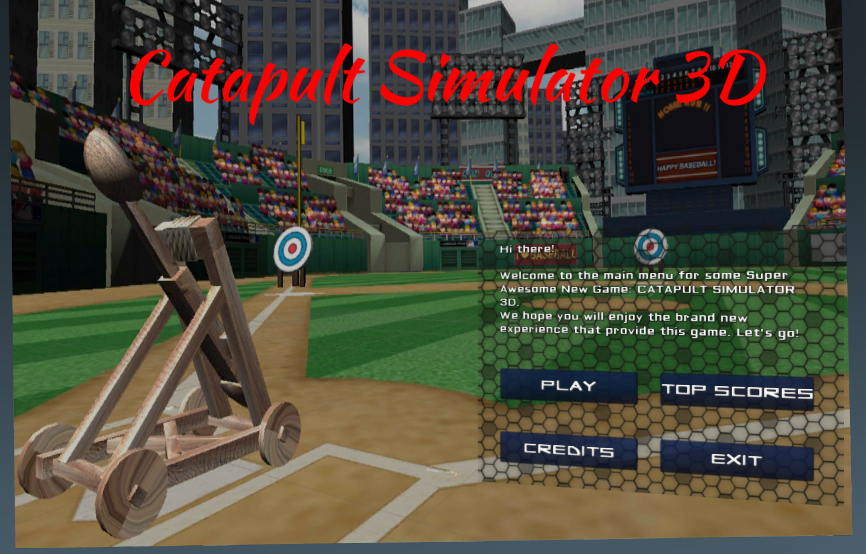Show the CREDITS page
Screen dimensions: 866x554
pyautogui.click(x=568, y=451)
